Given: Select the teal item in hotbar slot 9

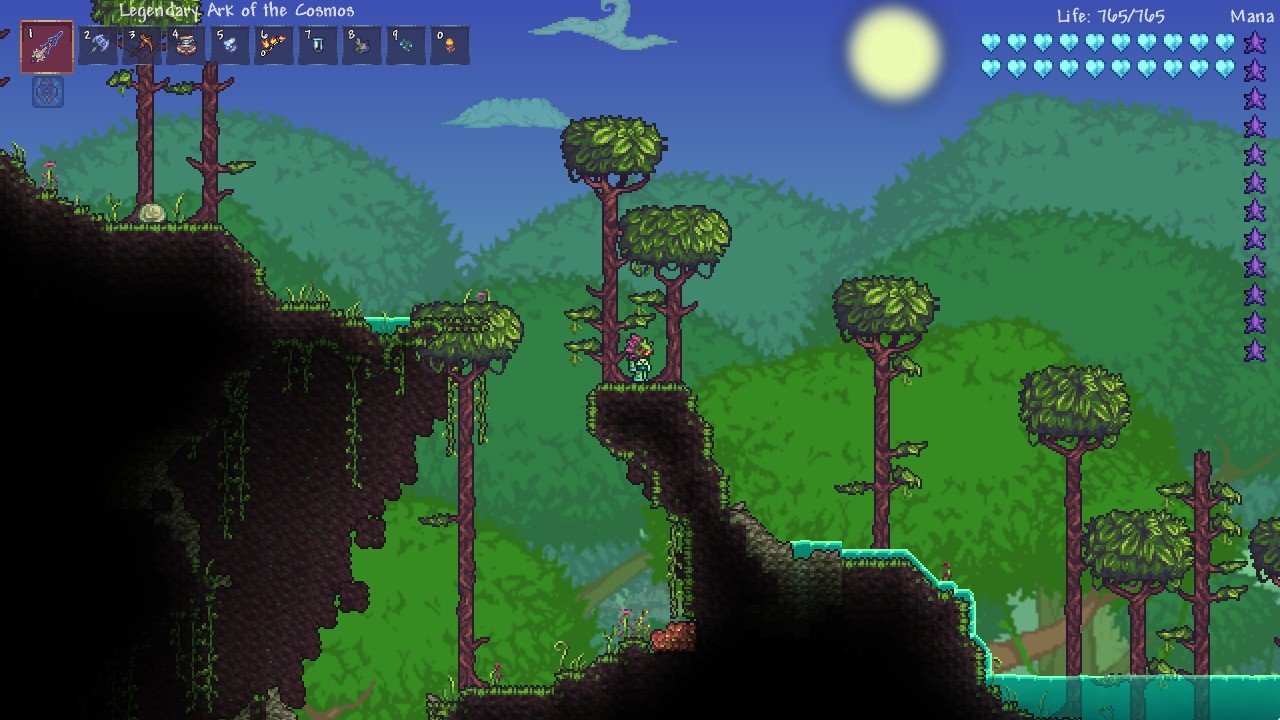Looking at the screenshot, I should click(x=406, y=46).
